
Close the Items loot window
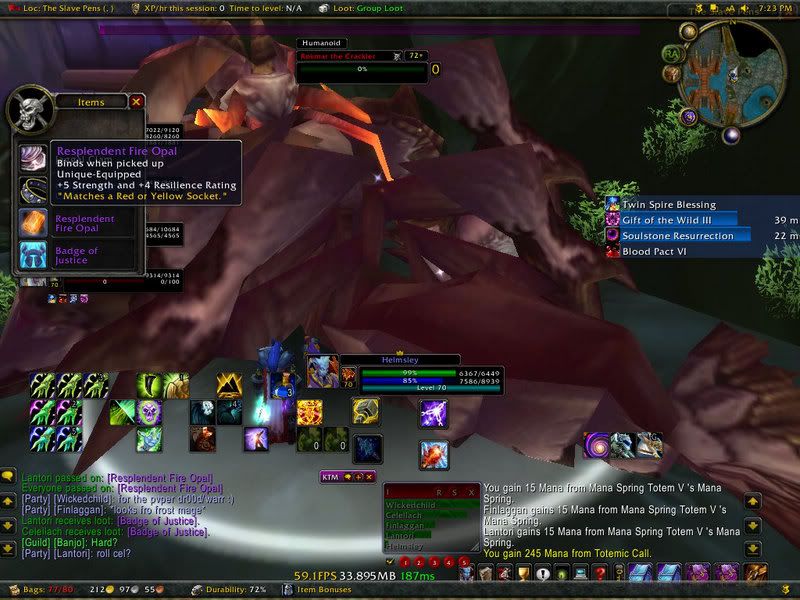click(x=136, y=101)
